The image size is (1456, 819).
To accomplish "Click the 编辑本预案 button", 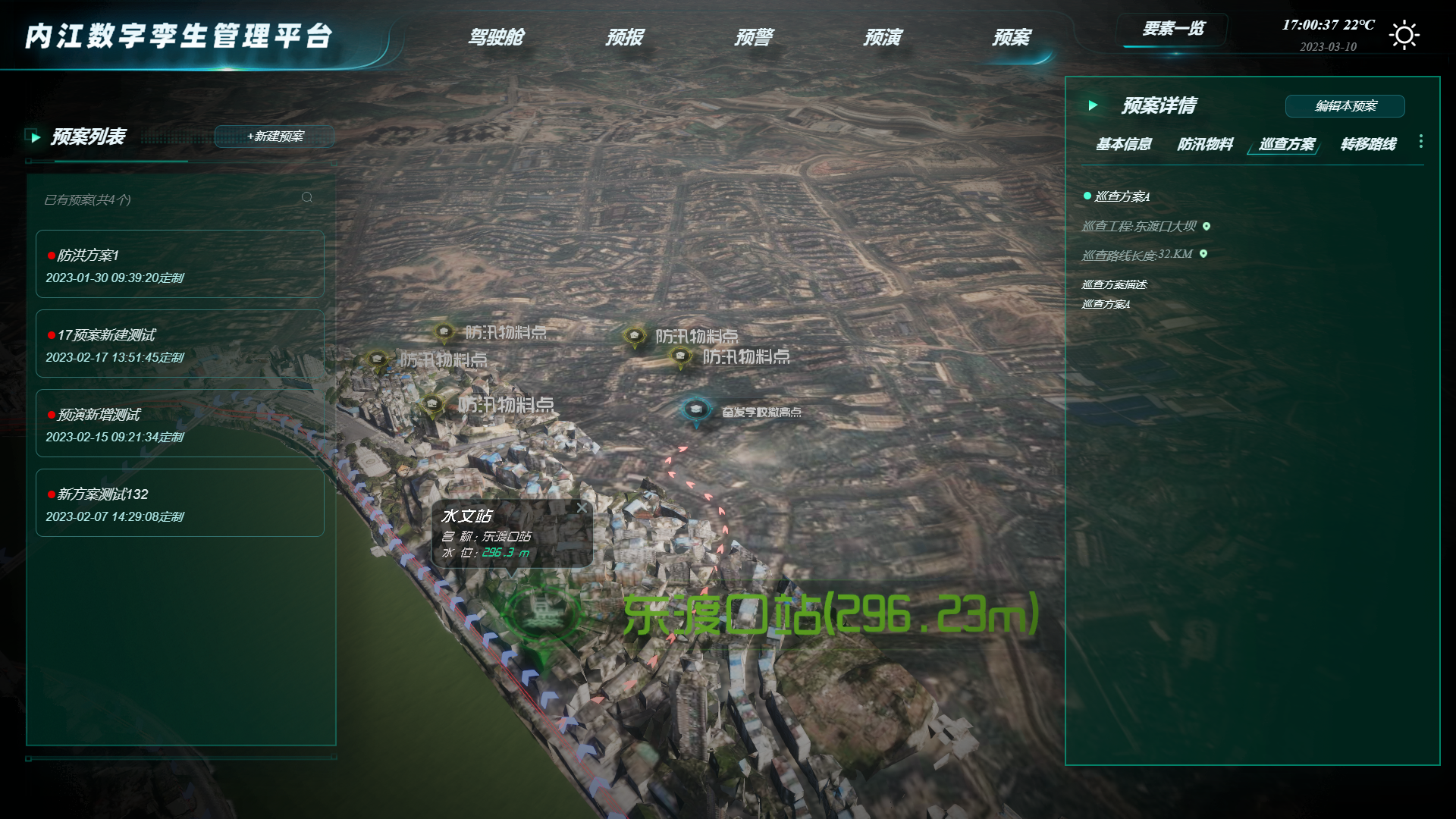I will tap(1345, 106).
